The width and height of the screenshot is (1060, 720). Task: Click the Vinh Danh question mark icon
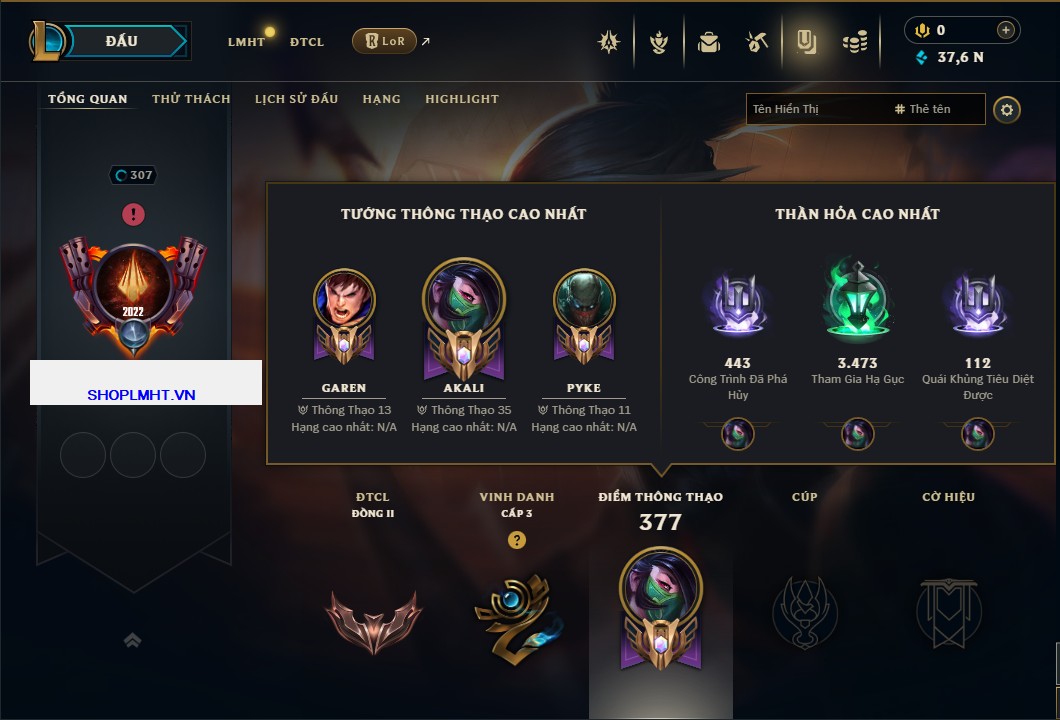click(516, 540)
